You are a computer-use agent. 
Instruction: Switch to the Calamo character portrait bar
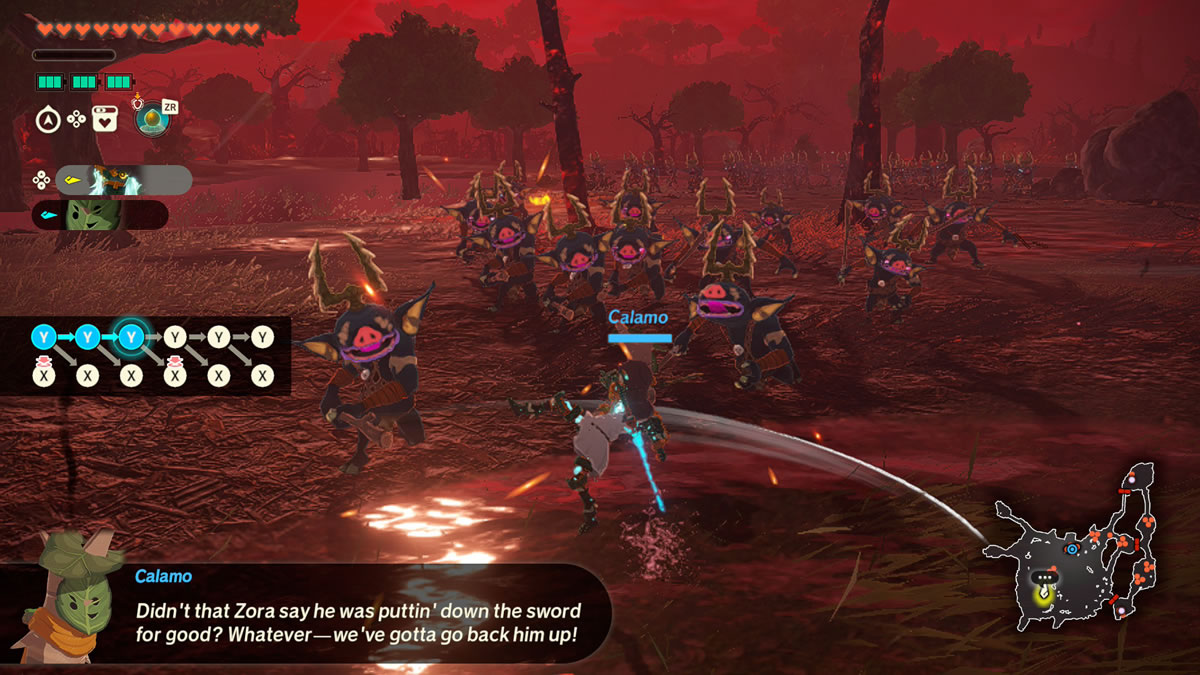click(x=100, y=215)
